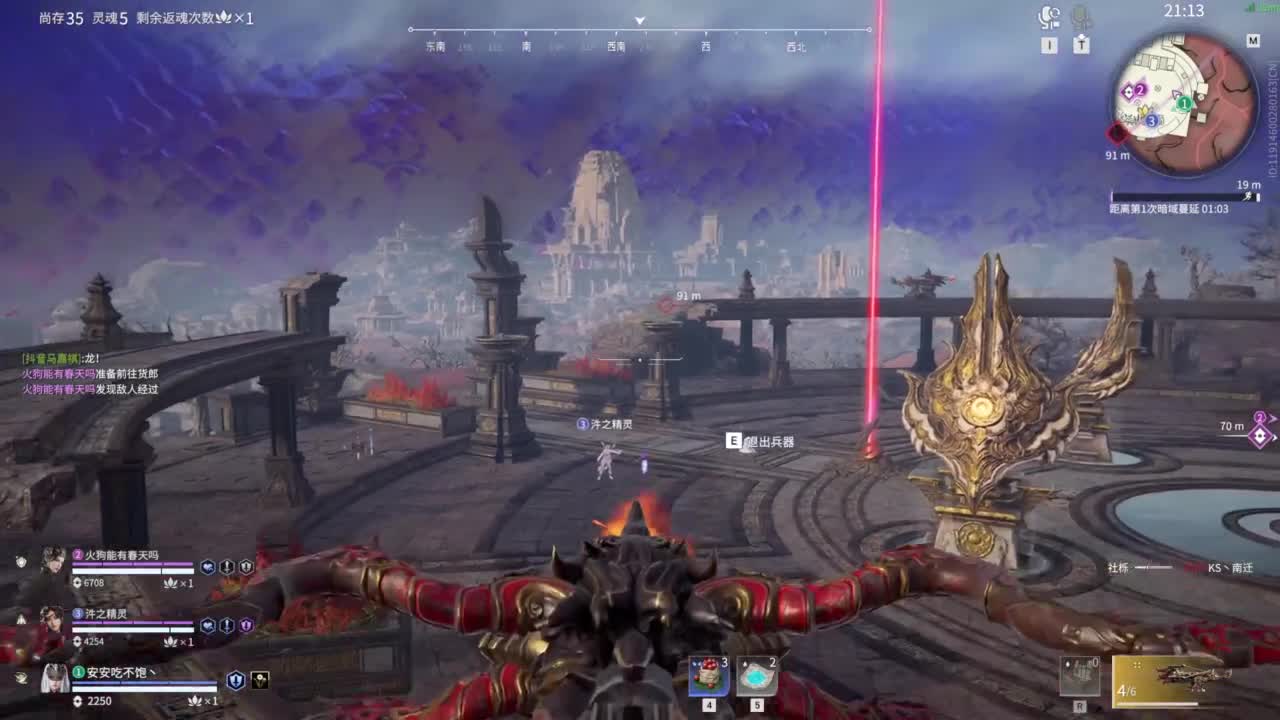Viewport: 1280px width, 720px height.
Task: Click the red diamond marker beside minimap
Action: coord(1117,133)
